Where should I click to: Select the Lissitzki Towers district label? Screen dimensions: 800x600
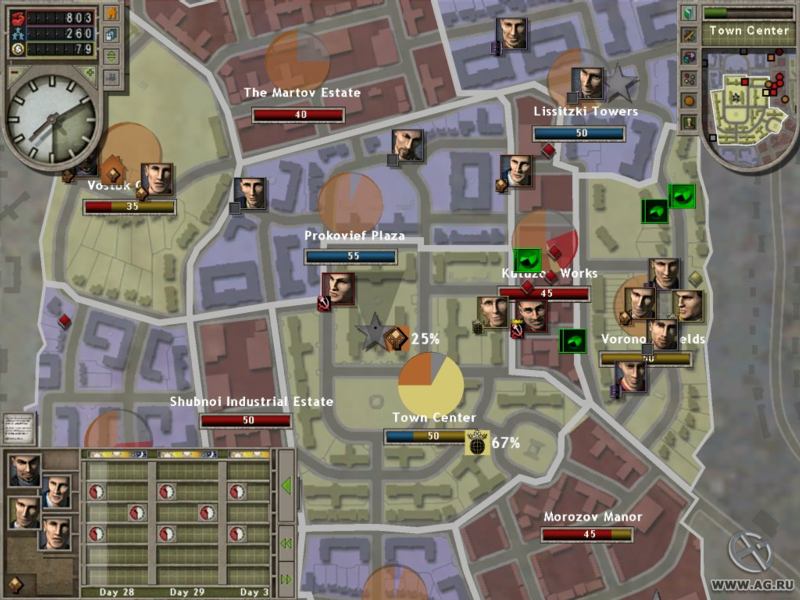tap(586, 112)
